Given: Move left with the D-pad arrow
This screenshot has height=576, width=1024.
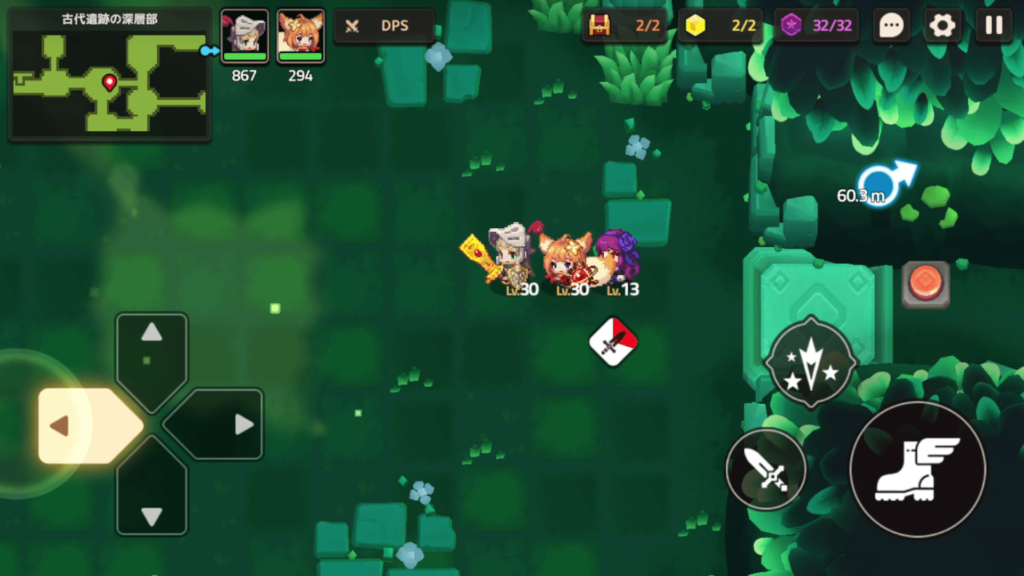Looking at the screenshot, I should [x=72, y=426].
